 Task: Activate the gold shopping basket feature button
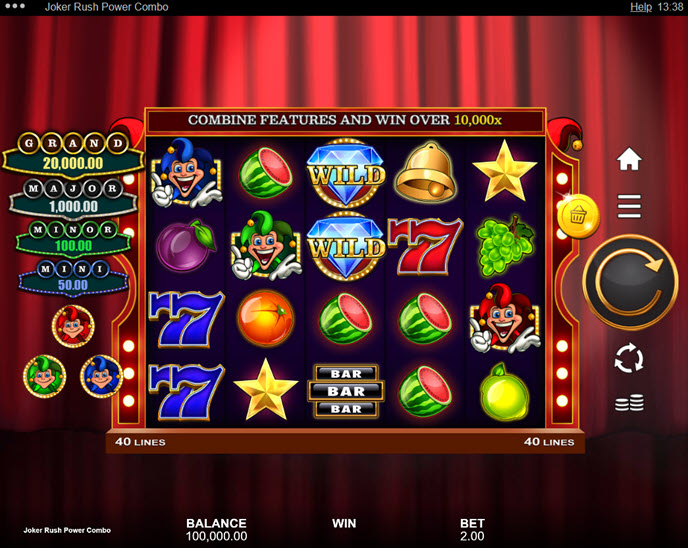click(x=579, y=215)
